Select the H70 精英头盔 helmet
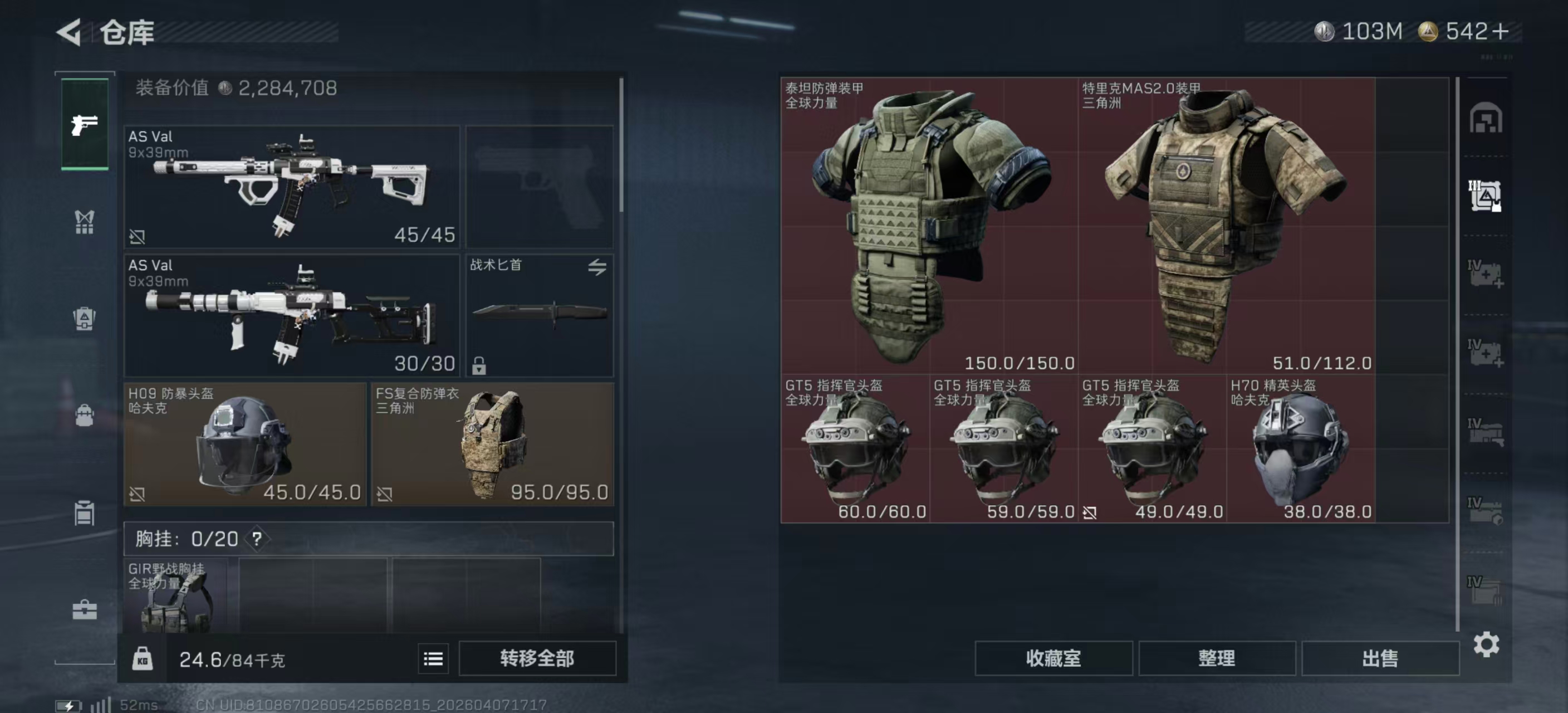 click(1300, 449)
